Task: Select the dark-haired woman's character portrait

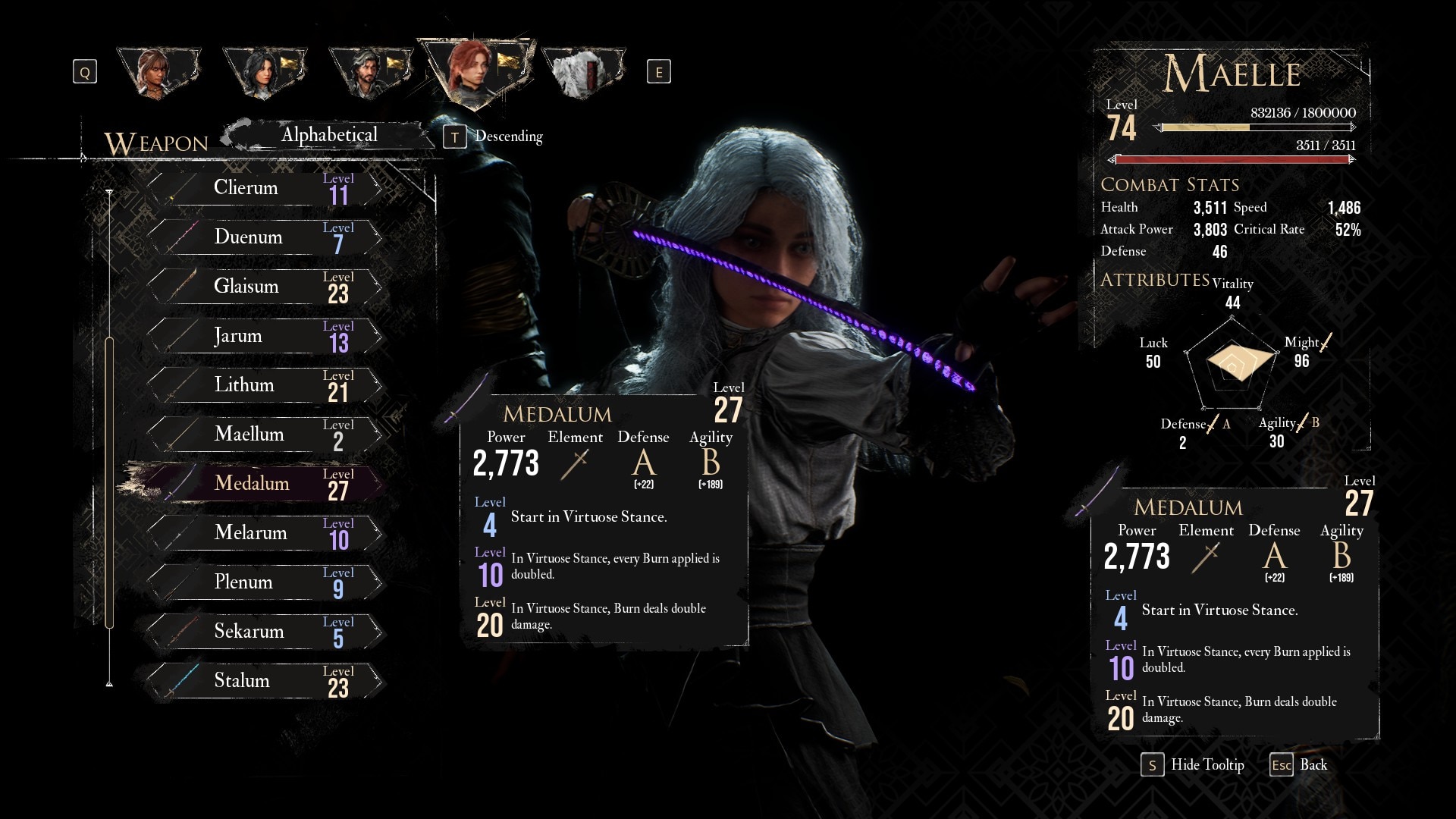Action: 264,73
